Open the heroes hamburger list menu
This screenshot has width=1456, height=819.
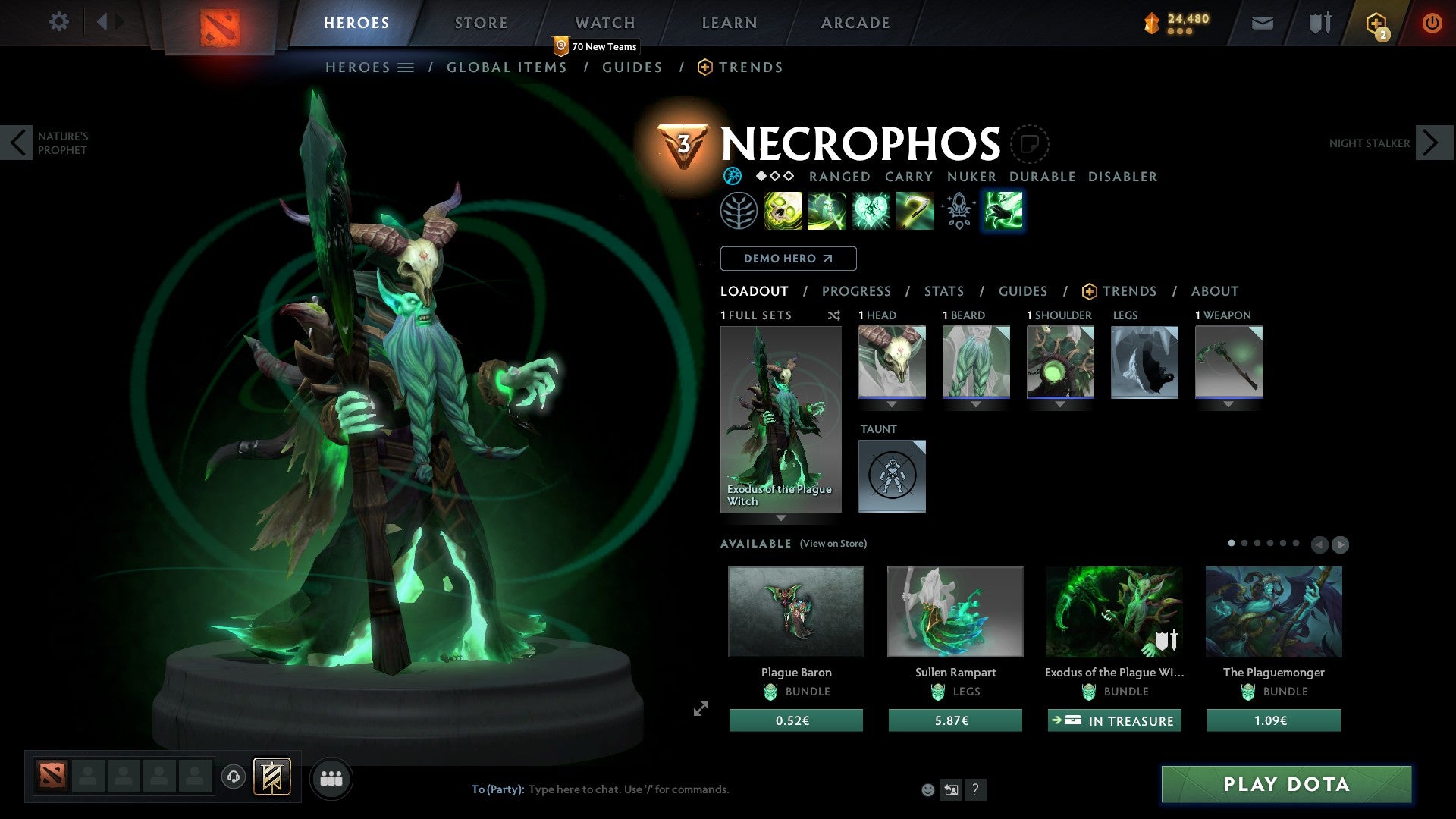406,67
